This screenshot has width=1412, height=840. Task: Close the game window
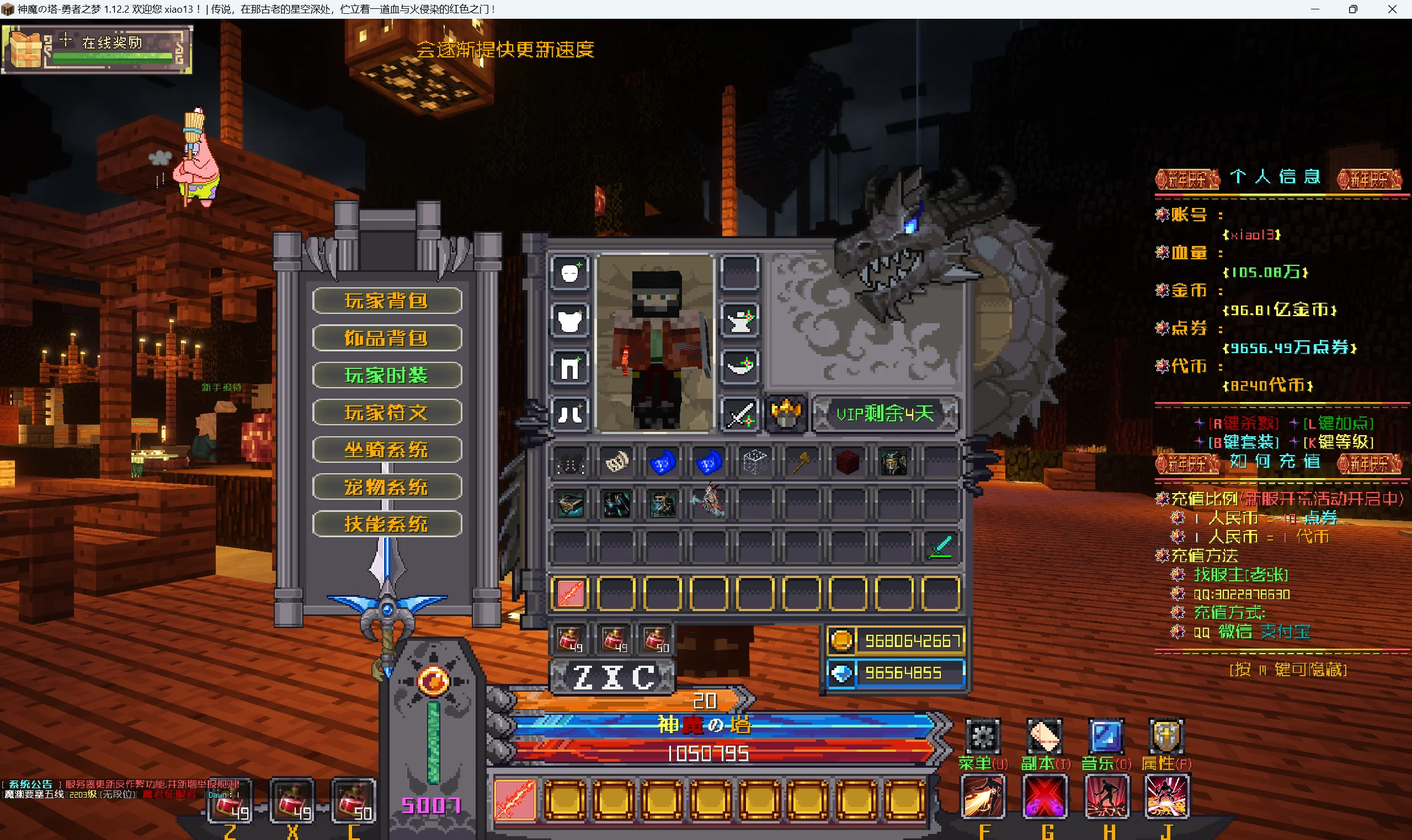(1392, 9)
